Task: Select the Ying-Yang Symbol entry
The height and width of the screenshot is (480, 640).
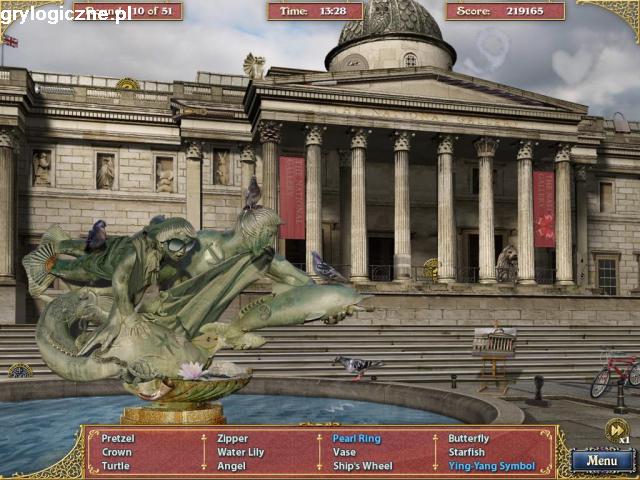Action: [491, 466]
